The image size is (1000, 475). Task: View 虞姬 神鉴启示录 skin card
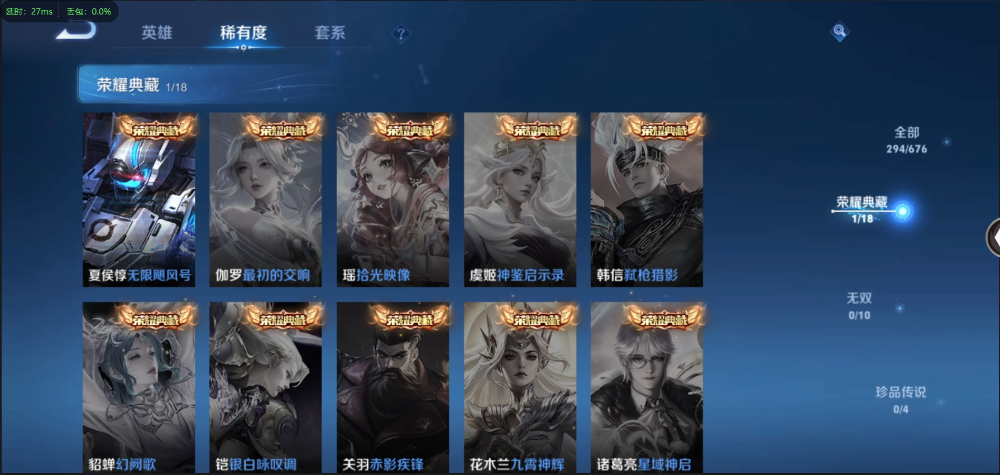pos(520,199)
